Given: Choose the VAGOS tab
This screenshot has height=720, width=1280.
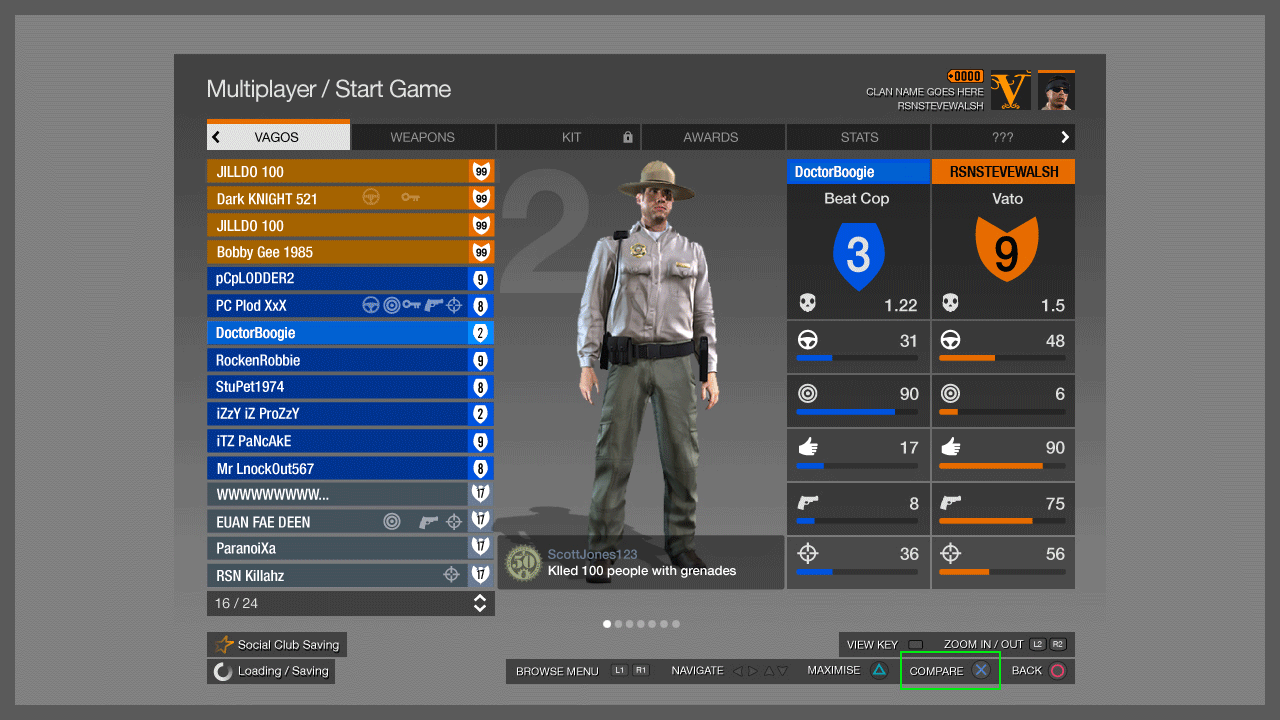Looking at the screenshot, I should pos(277,137).
